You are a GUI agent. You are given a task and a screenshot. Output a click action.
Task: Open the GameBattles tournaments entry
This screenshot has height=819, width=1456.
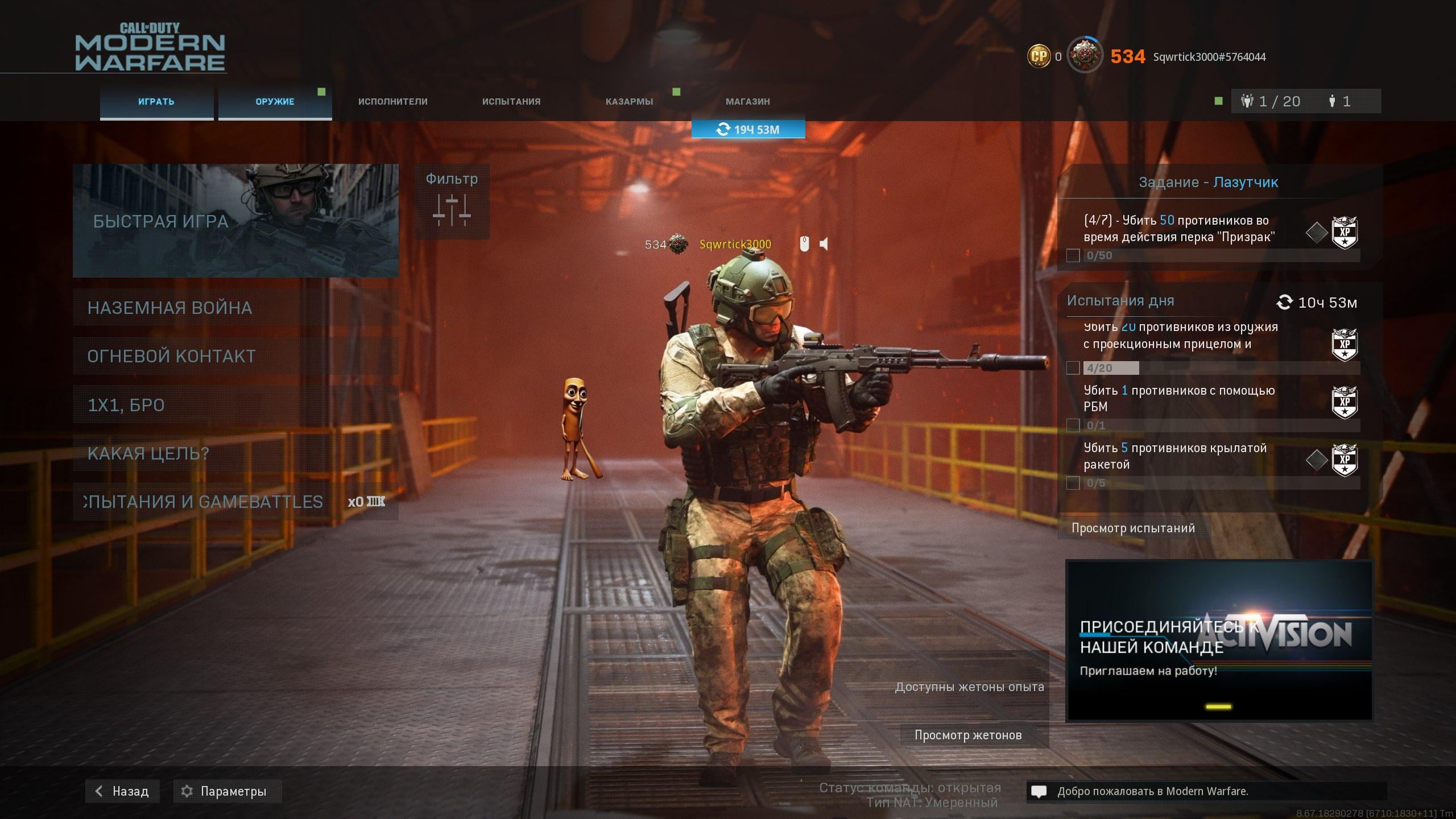point(235,502)
